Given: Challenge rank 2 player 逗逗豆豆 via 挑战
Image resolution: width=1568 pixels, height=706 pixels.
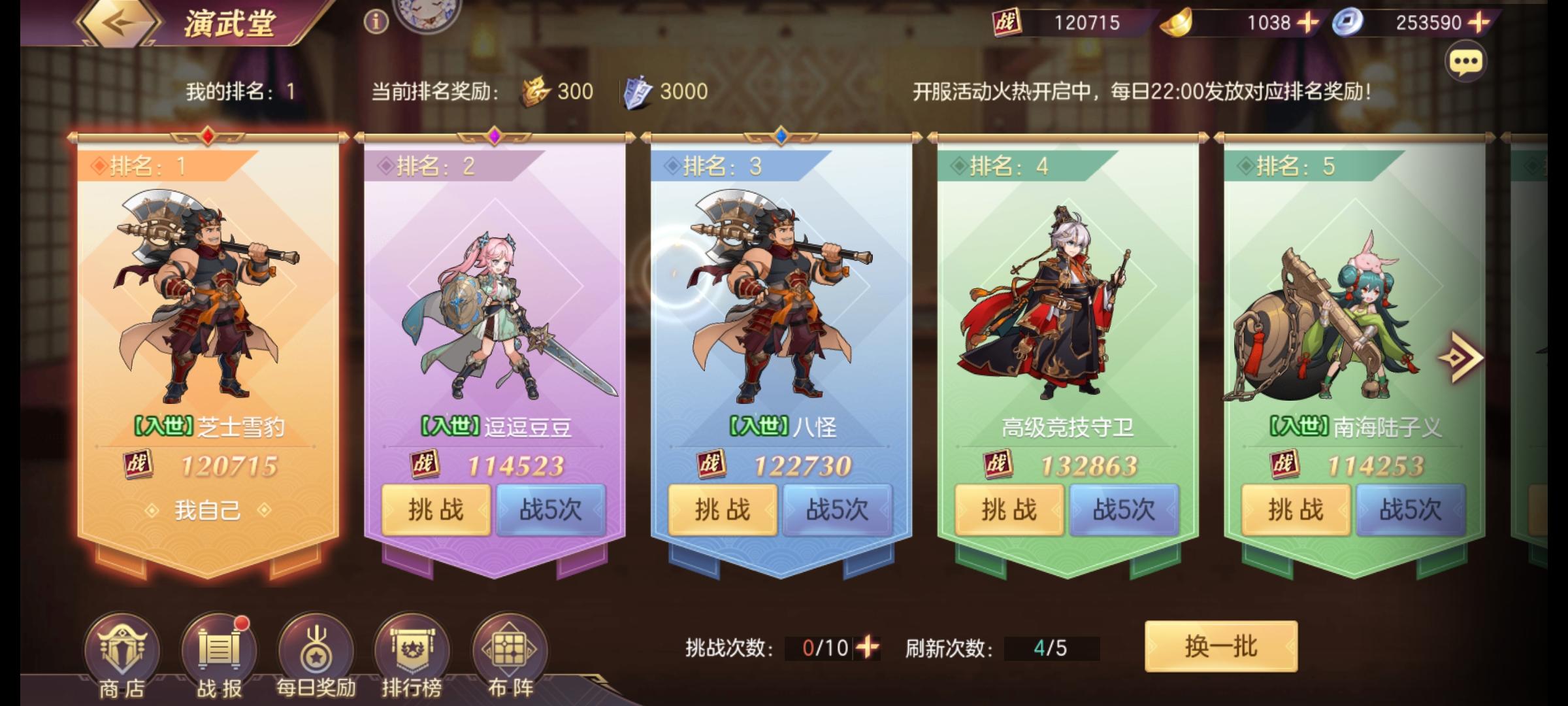Looking at the screenshot, I should (436, 511).
